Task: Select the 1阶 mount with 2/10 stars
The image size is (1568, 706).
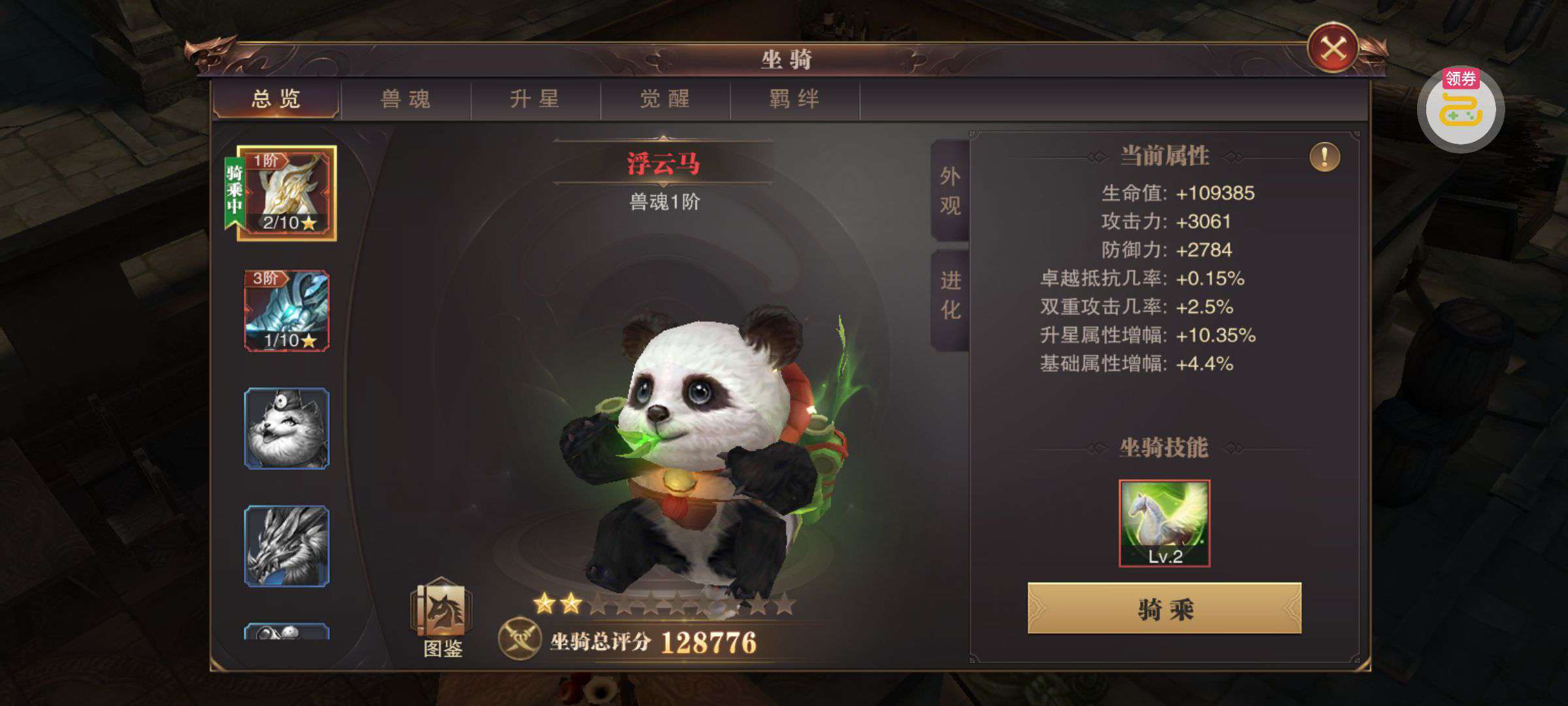Action: [287, 193]
